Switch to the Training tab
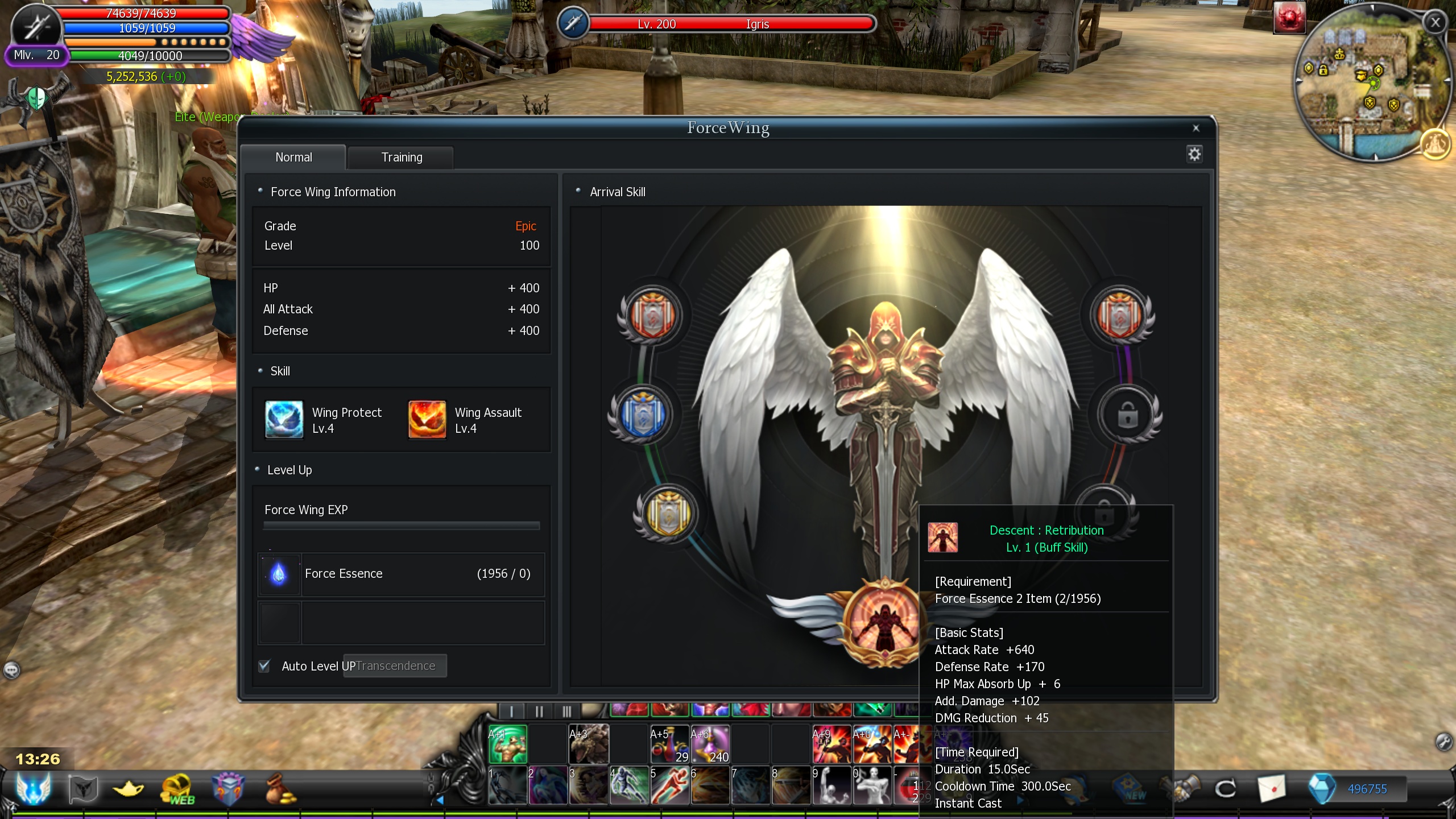Image resolution: width=1456 pixels, height=819 pixels. click(x=402, y=158)
